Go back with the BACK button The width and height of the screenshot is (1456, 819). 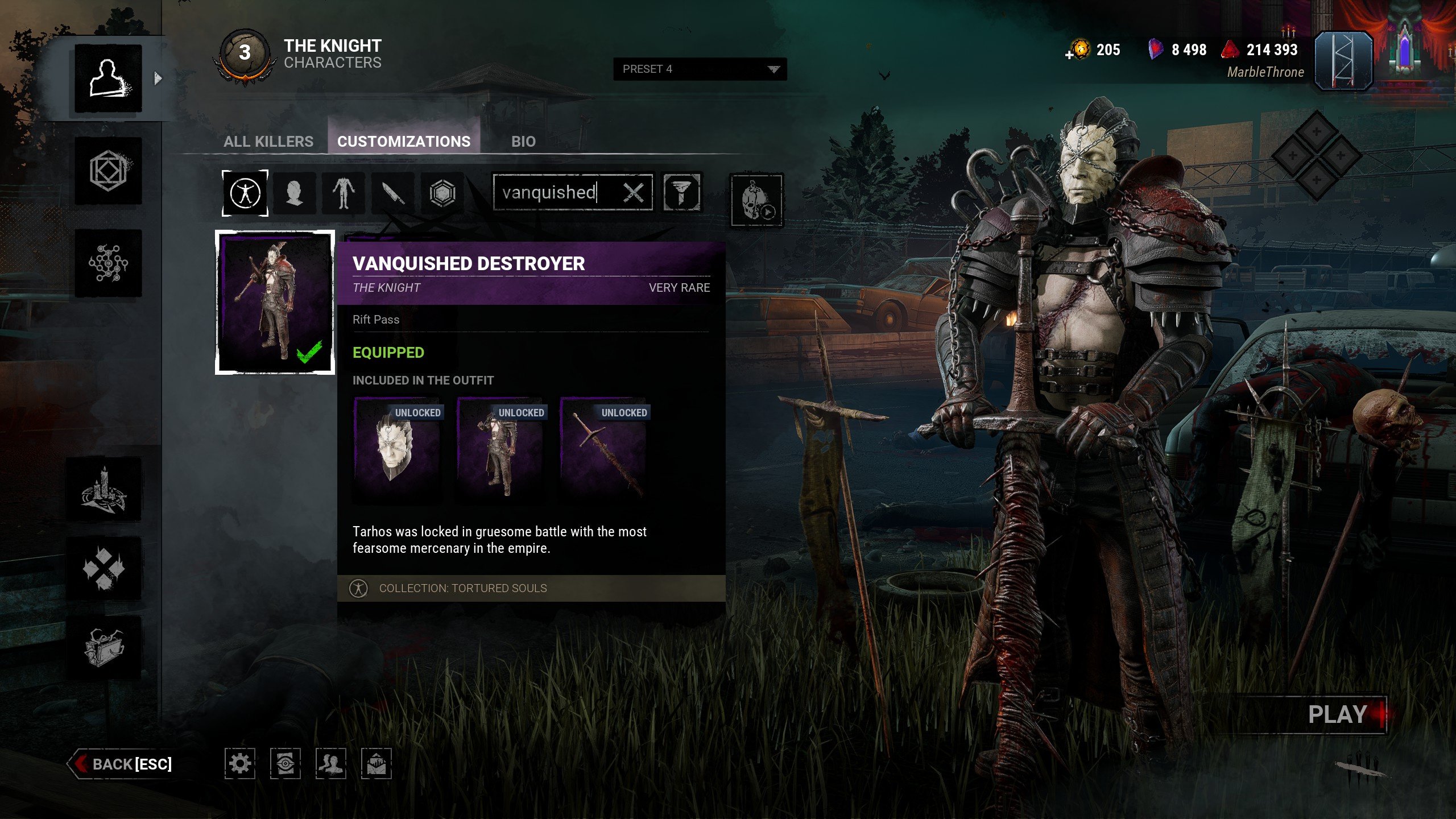122,764
